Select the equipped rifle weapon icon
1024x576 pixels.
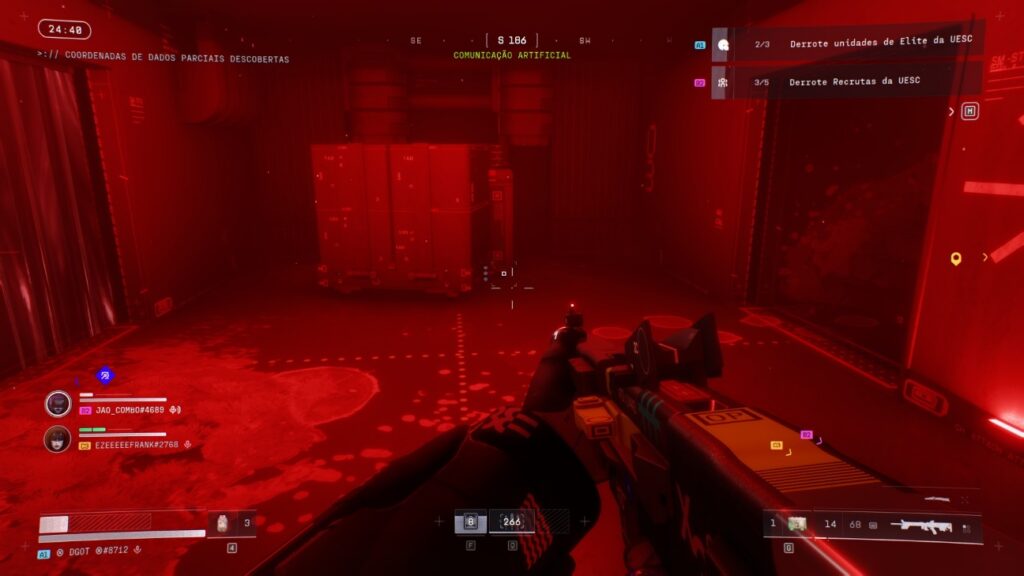[x=920, y=525]
